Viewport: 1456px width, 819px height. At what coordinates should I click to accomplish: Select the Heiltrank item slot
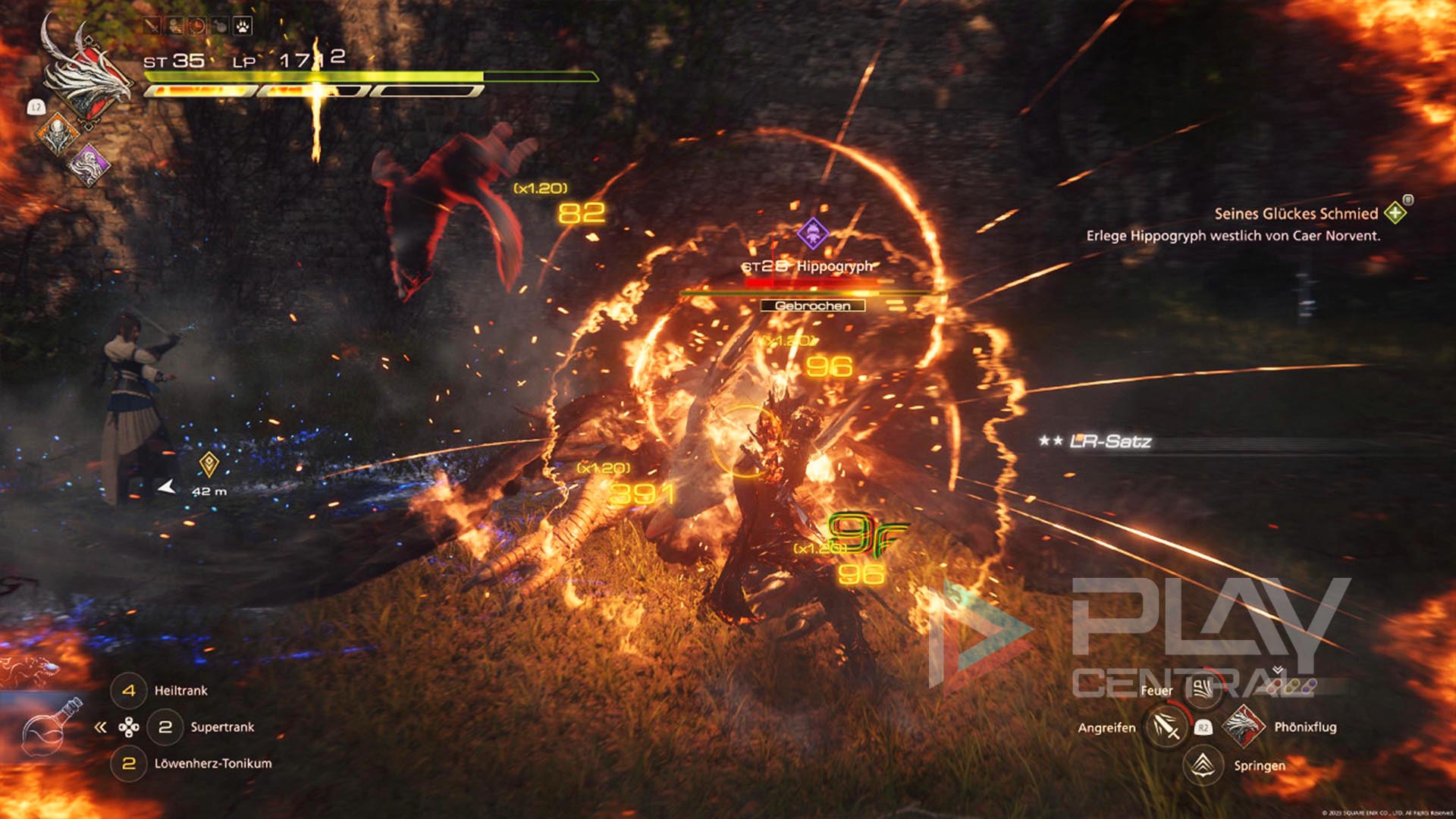(x=129, y=691)
